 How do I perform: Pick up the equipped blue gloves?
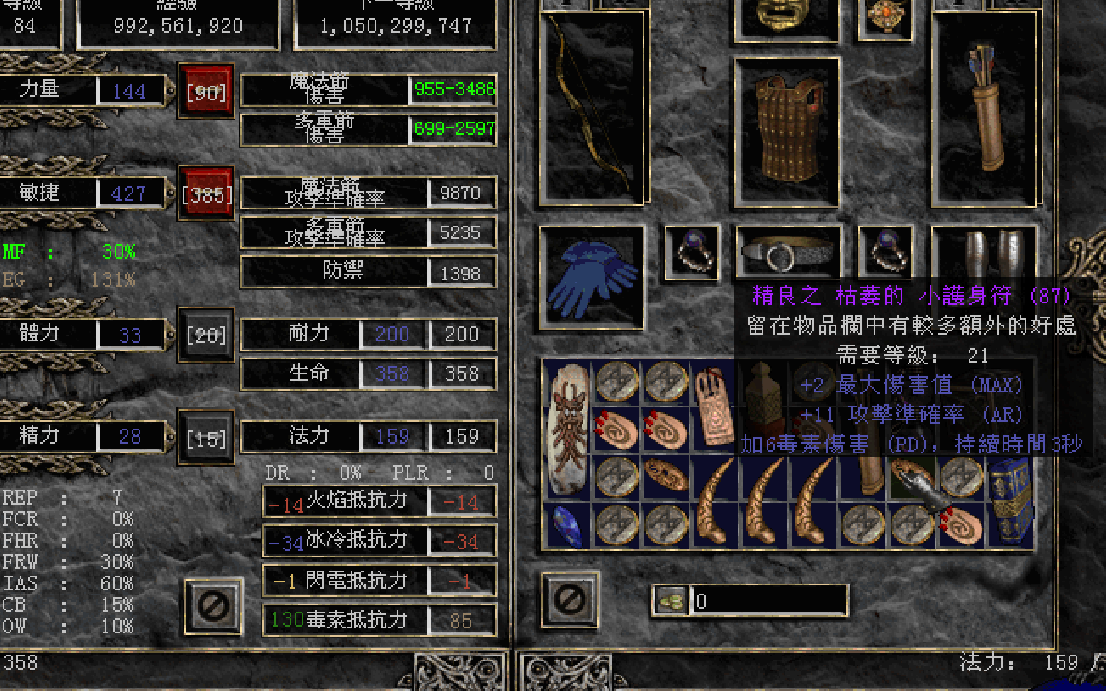(592, 277)
